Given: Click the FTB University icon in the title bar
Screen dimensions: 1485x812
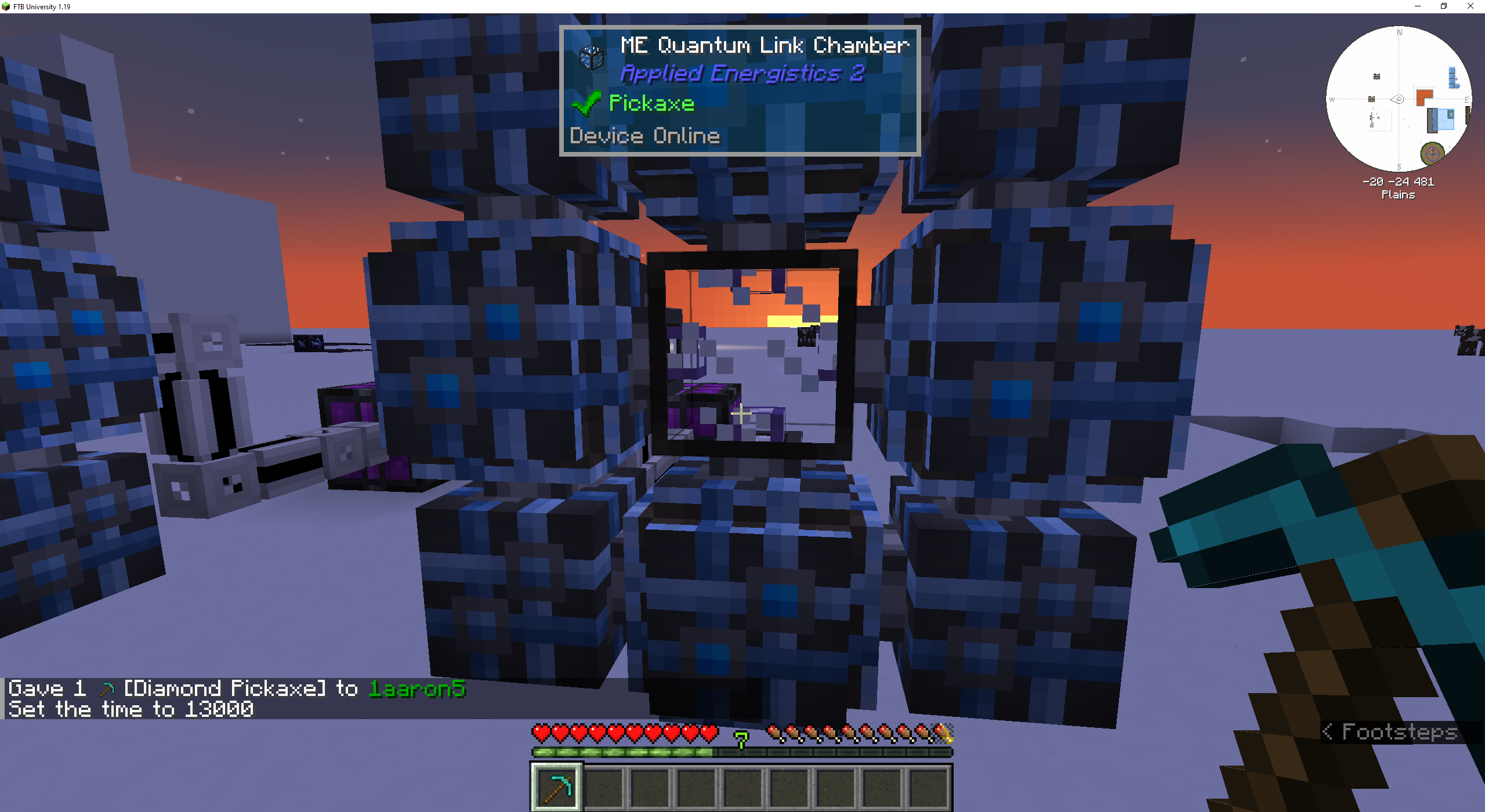Looking at the screenshot, I should [6, 6].
